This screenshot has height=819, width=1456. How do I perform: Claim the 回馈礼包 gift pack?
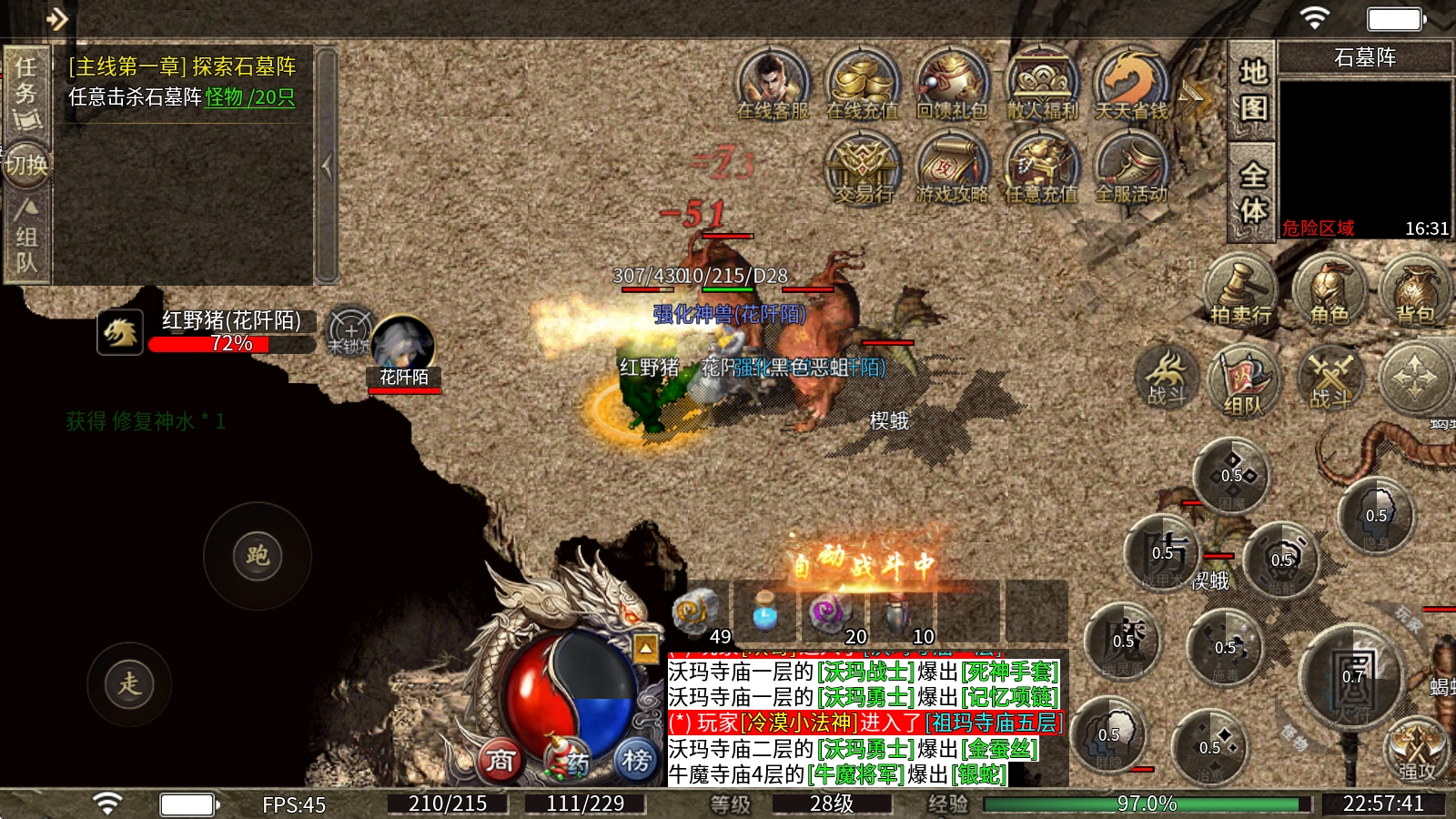pyautogui.click(x=952, y=83)
